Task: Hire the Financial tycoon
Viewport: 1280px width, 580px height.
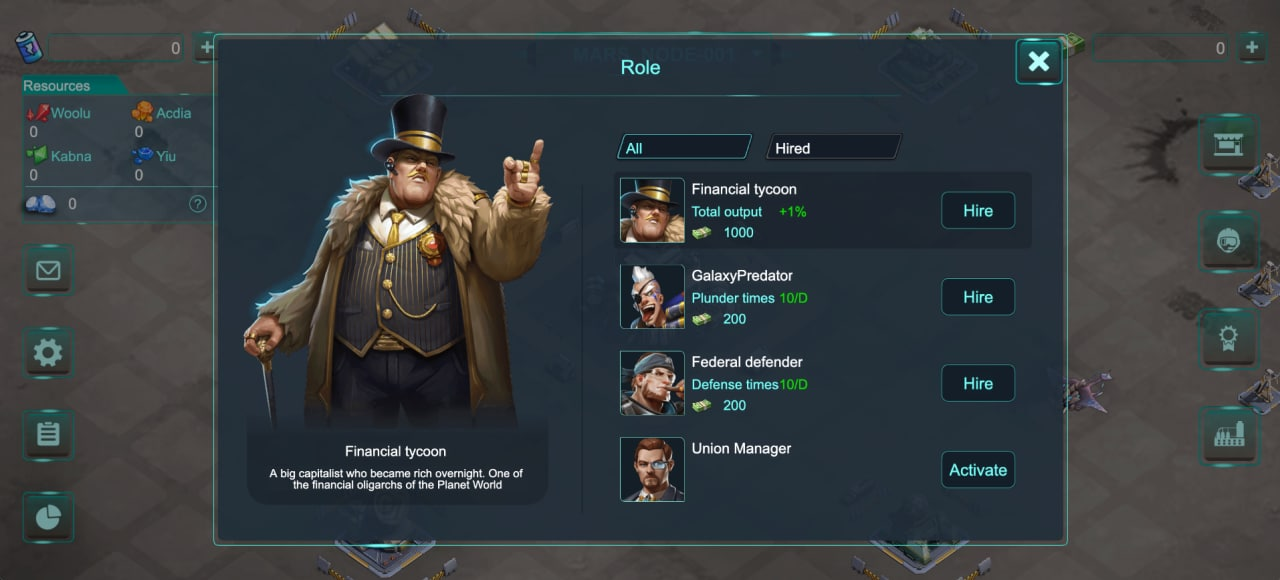Action: 977,211
